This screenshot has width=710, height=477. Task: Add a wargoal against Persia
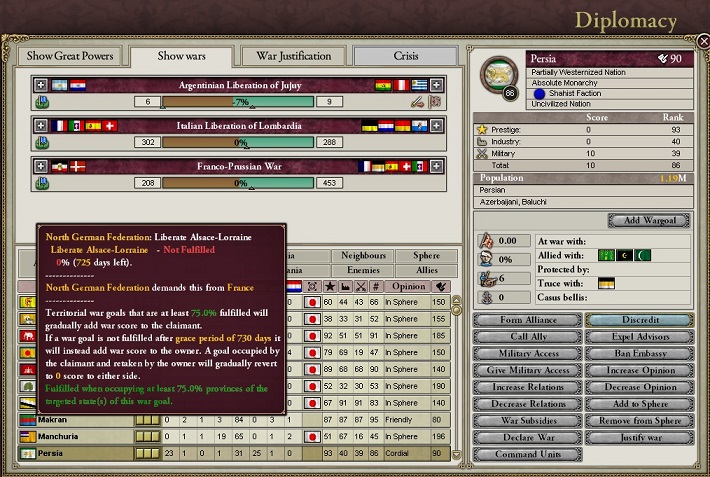[x=648, y=220]
